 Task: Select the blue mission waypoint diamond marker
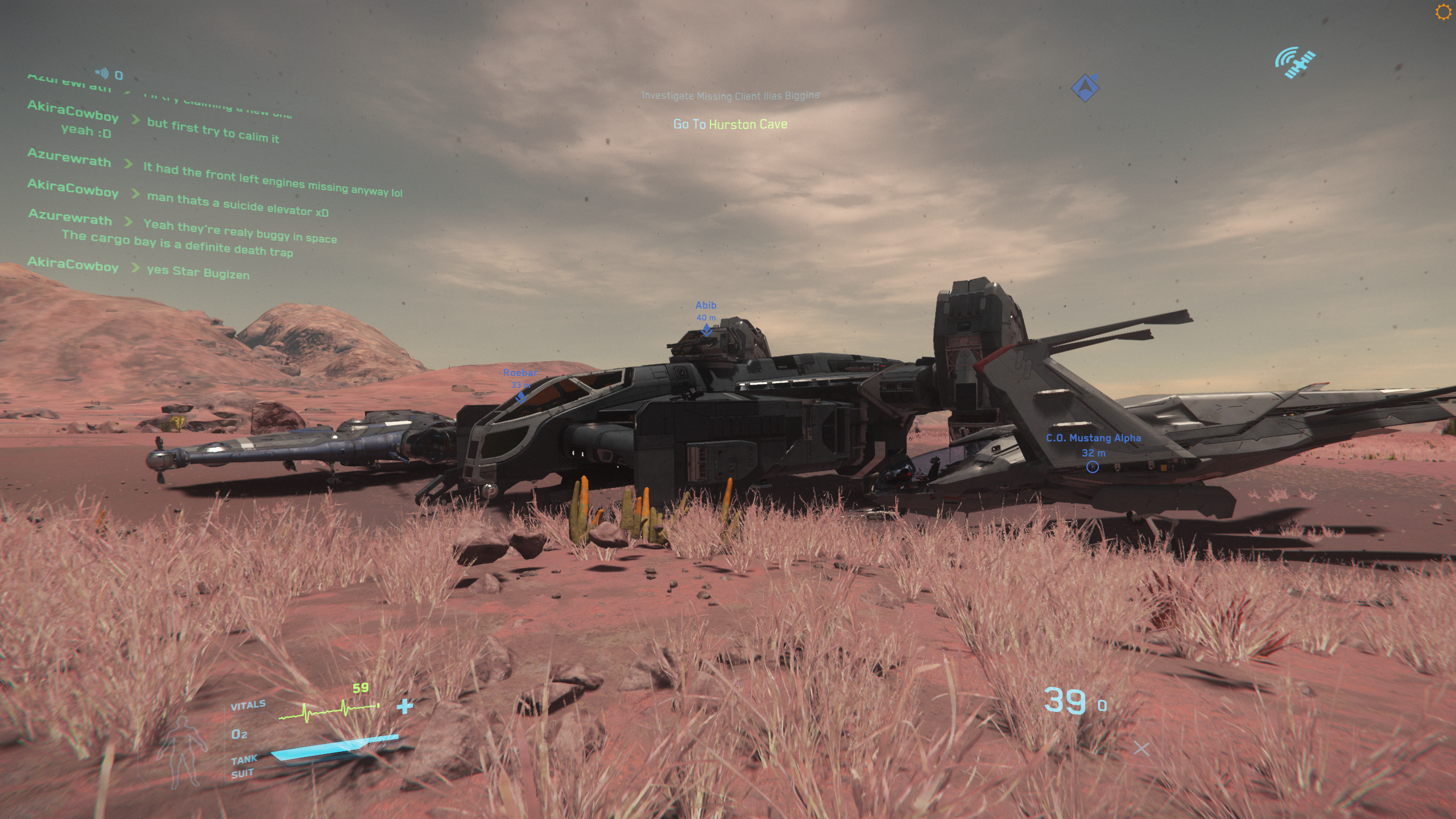point(1085,88)
